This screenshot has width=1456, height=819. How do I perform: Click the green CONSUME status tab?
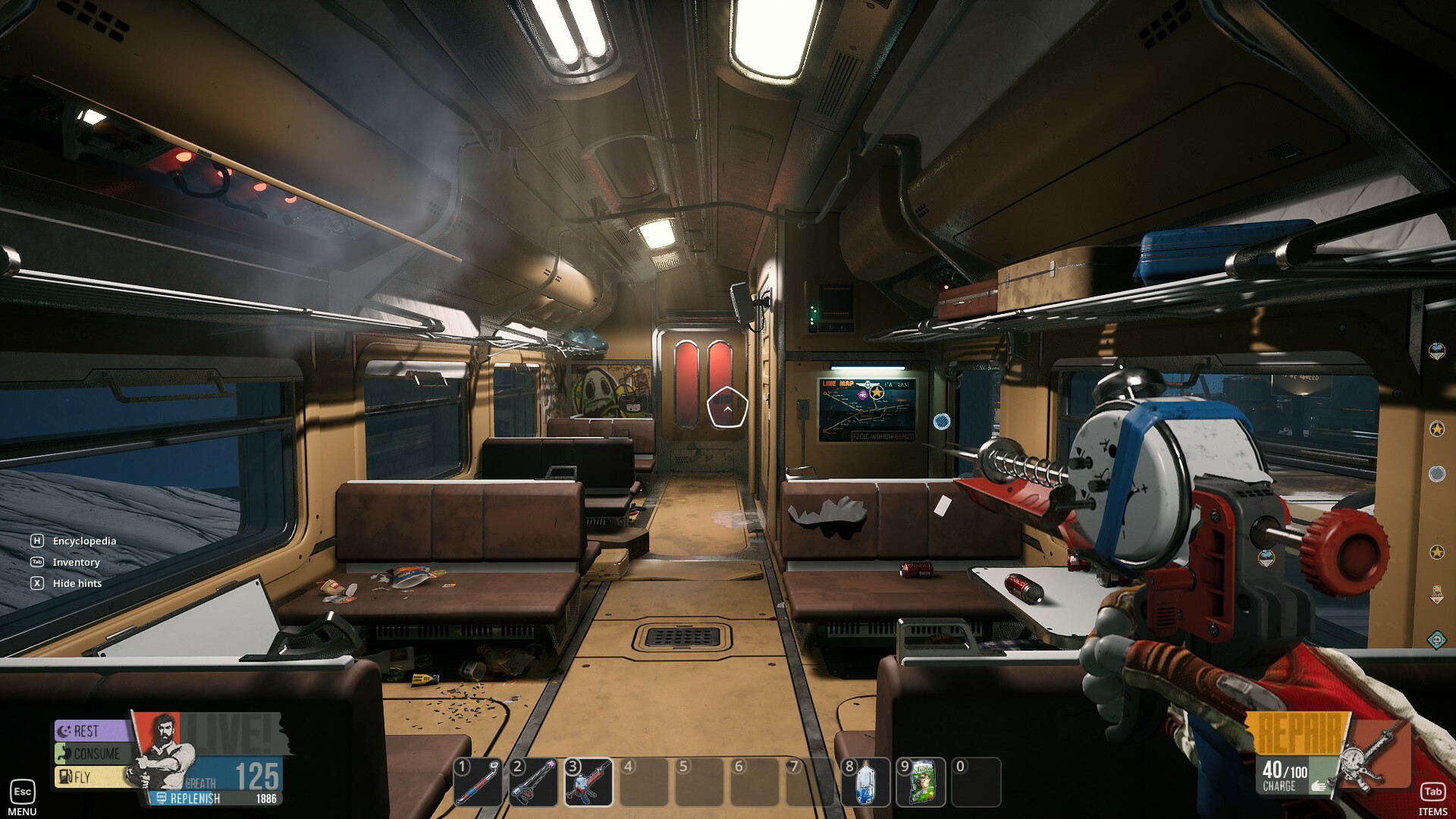click(x=91, y=754)
